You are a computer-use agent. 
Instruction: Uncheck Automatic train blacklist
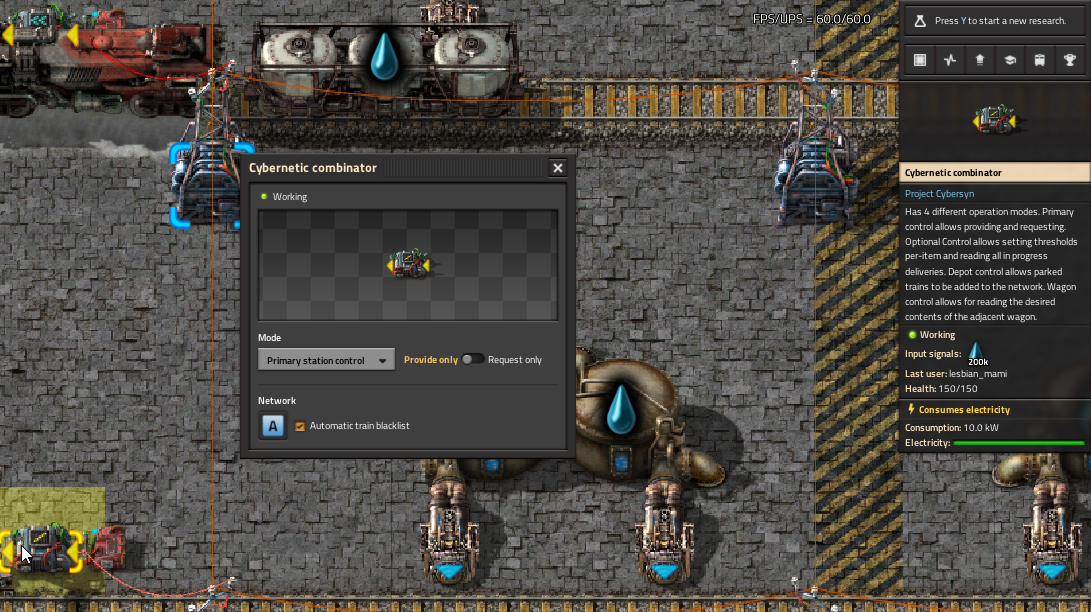click(x=300, y=426)
